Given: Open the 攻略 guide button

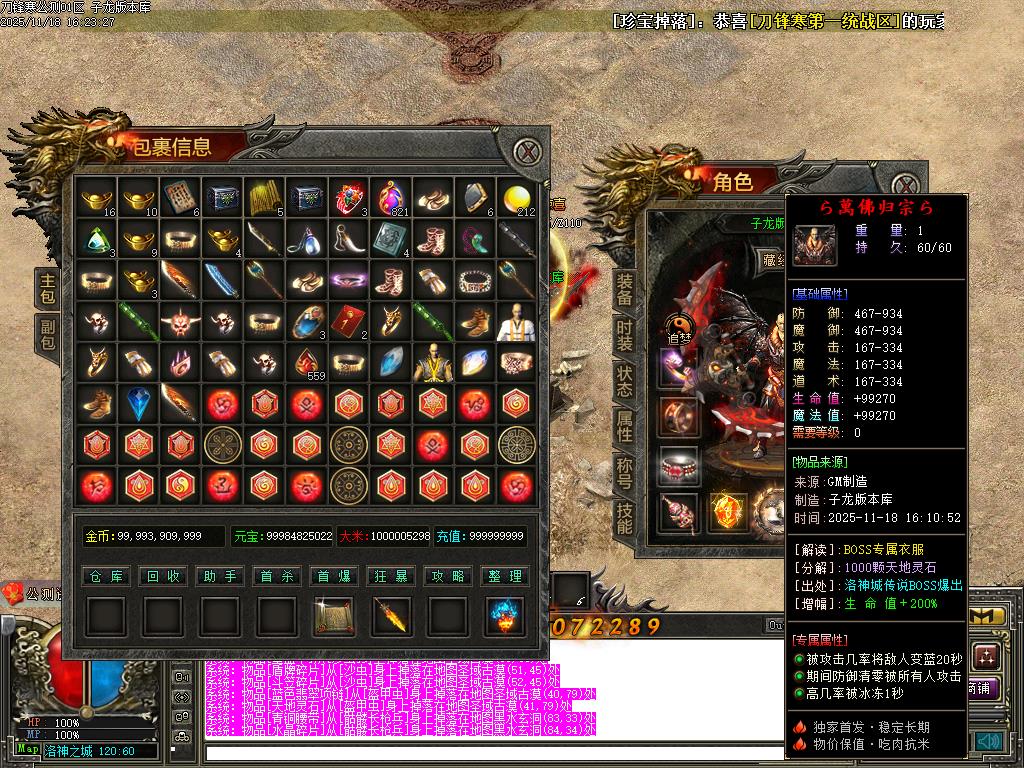Looking at the screenshot, I should [x=448, y=576].
